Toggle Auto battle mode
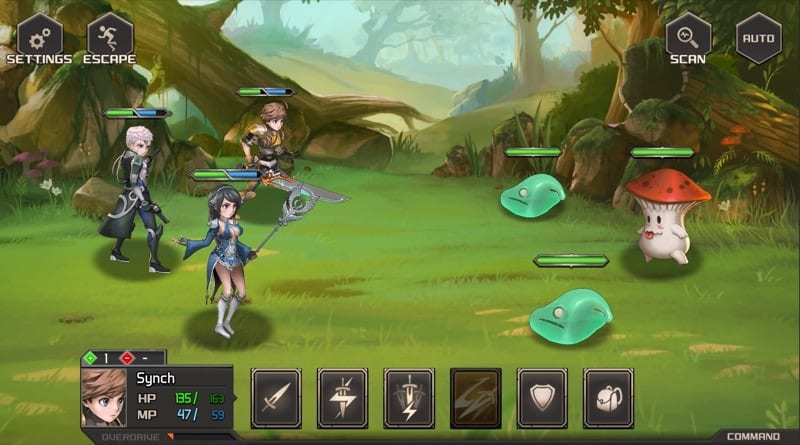Viewport: 800px width, 445px height. pos(759,39)
